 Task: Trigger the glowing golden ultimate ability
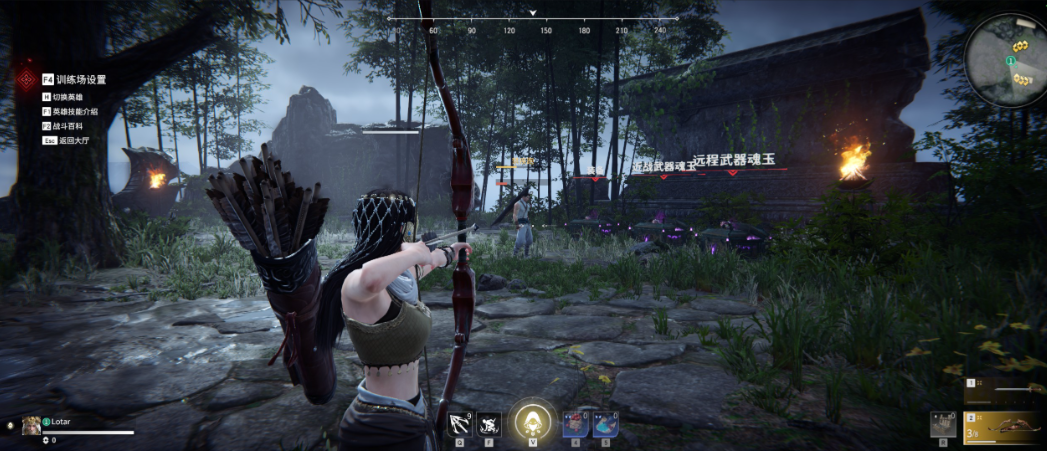coord(531,421)
